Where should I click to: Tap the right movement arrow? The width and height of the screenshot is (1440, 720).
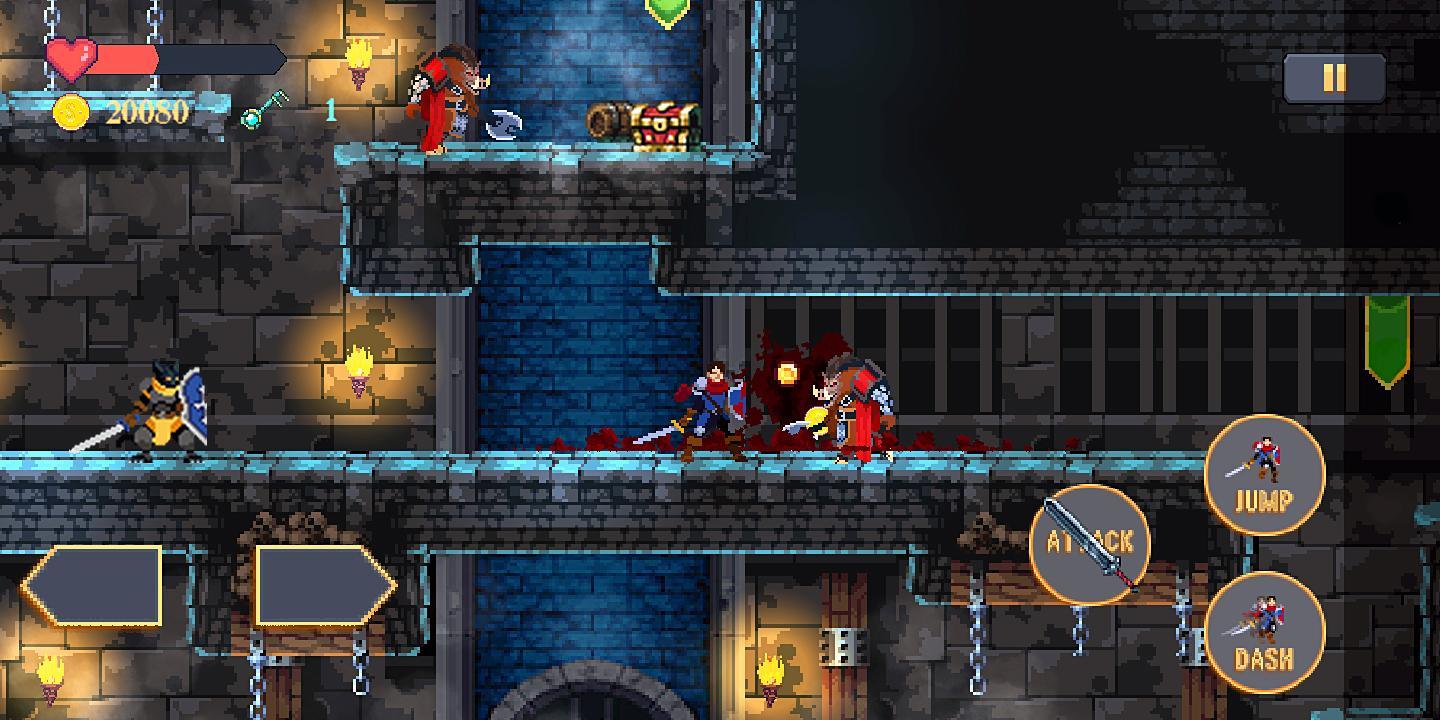[320, 585]
